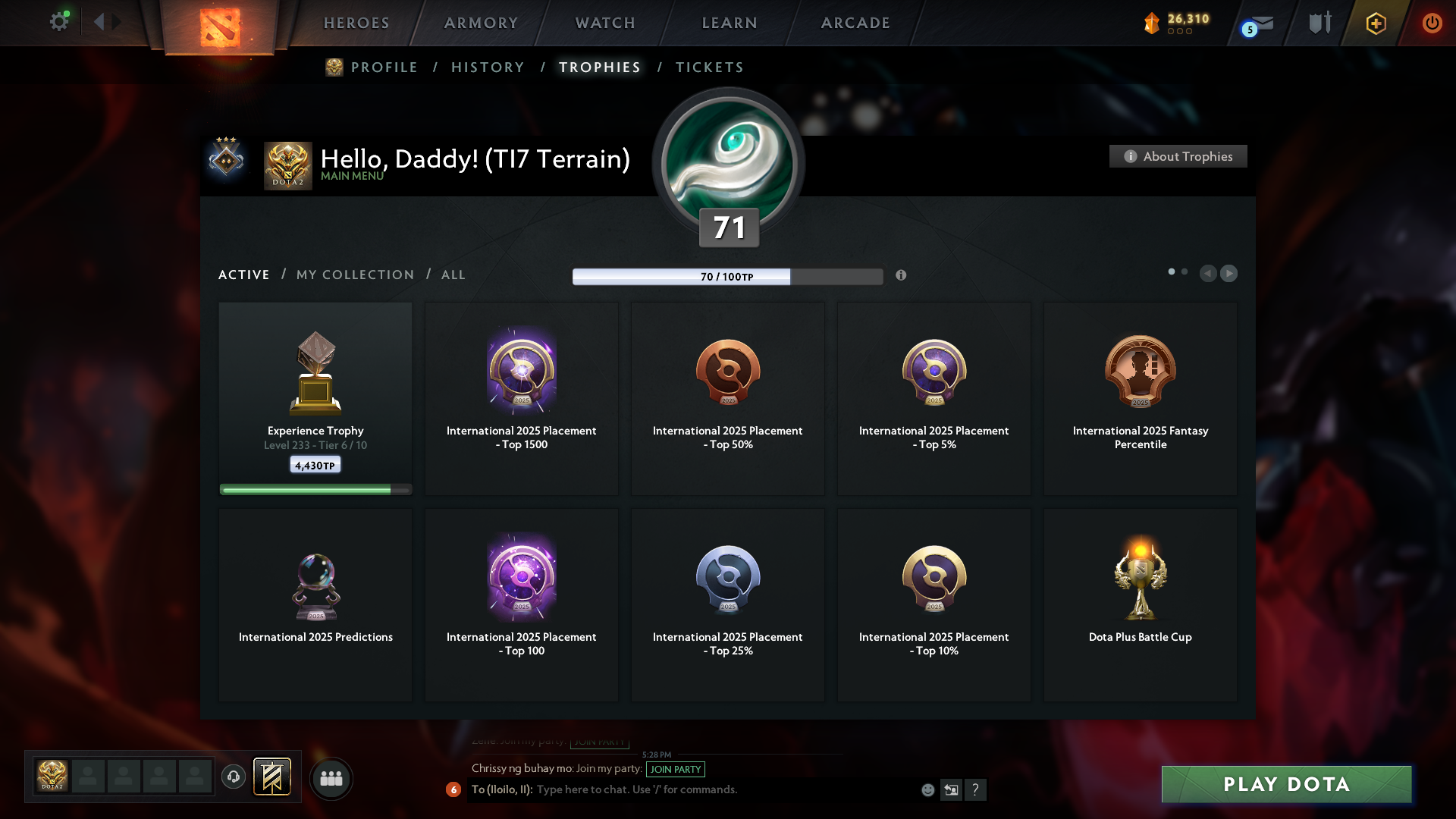
Task: Open the Tickets tab
Action: (x=709, y=67)
